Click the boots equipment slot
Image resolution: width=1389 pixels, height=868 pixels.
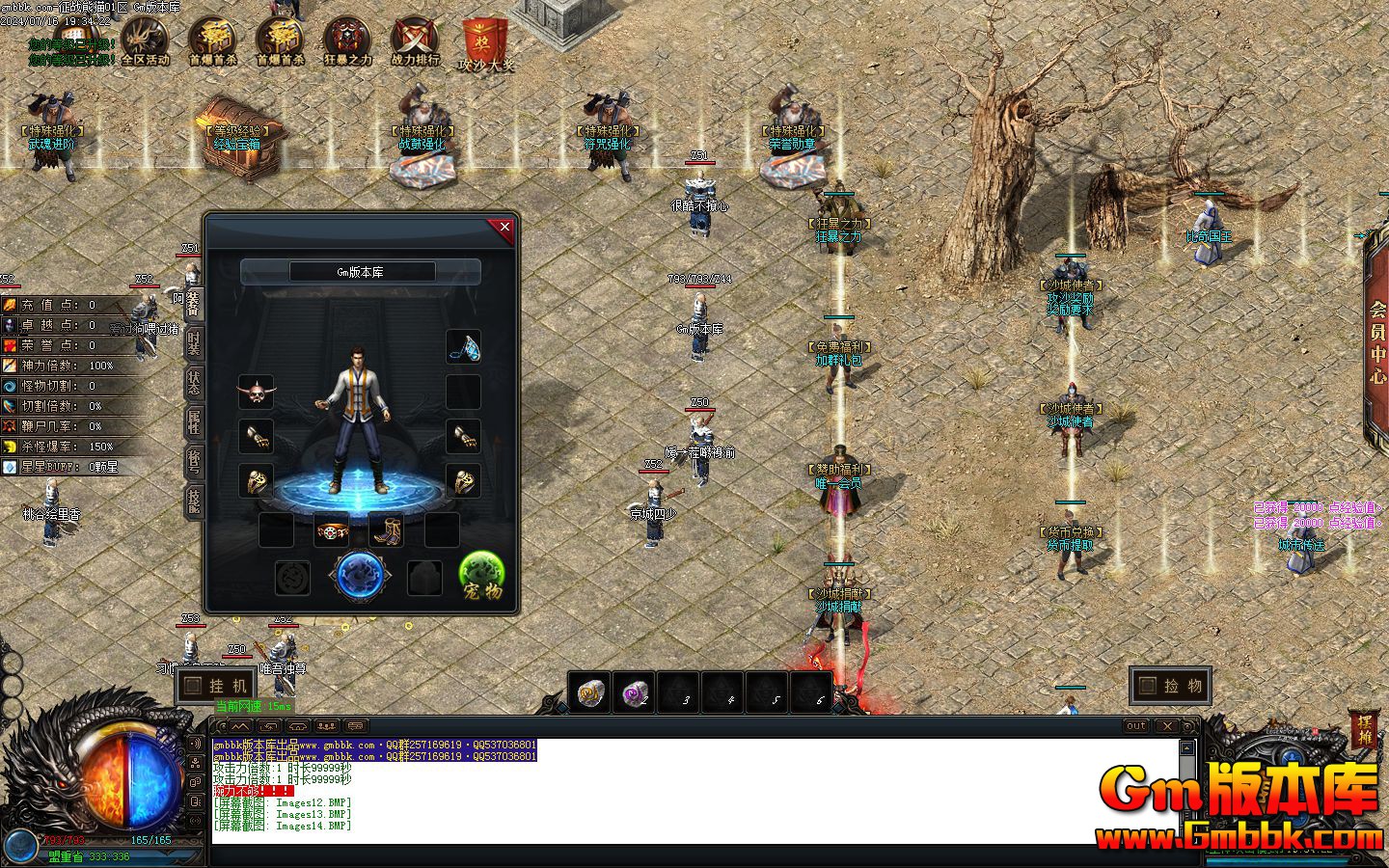click(385, 529)
